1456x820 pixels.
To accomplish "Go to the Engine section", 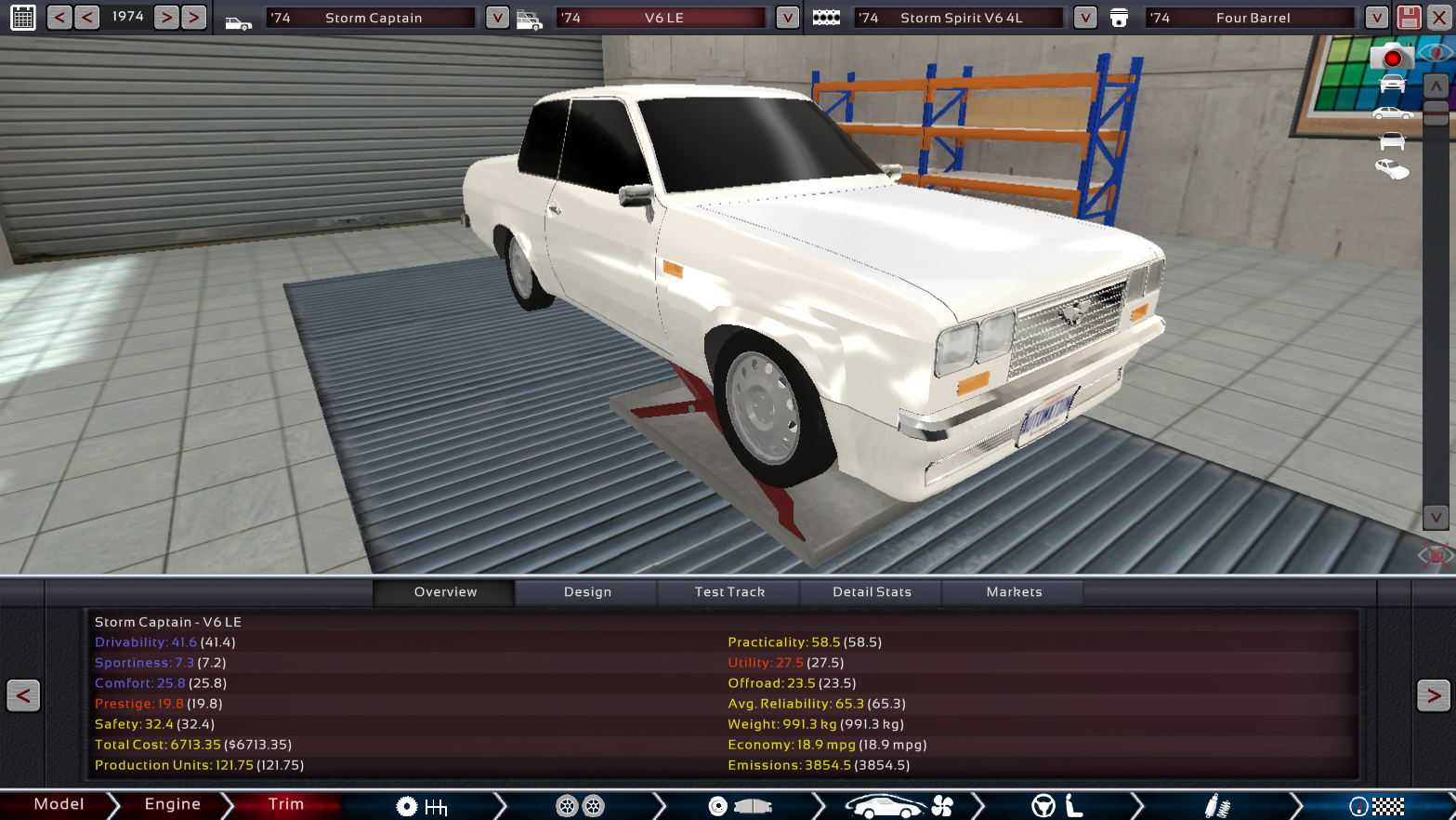I will (172, 804).
